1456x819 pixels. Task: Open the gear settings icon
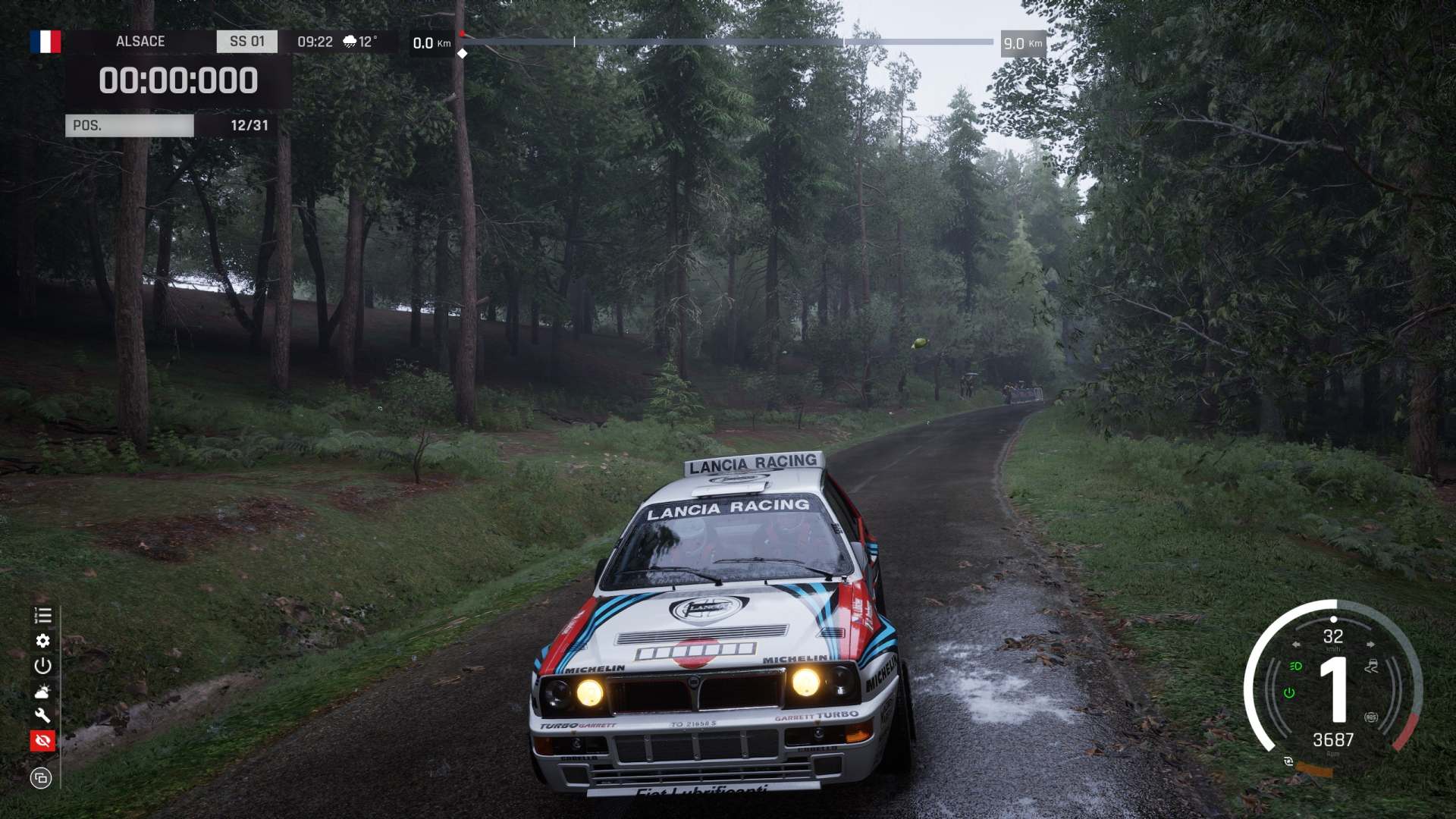tap(42, 641)
